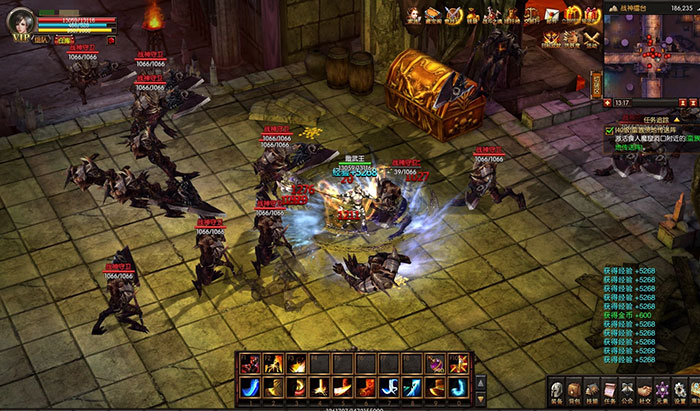Click the player character portrait
The height and width of the screenshot is (411, 700).
pos(20,22)
